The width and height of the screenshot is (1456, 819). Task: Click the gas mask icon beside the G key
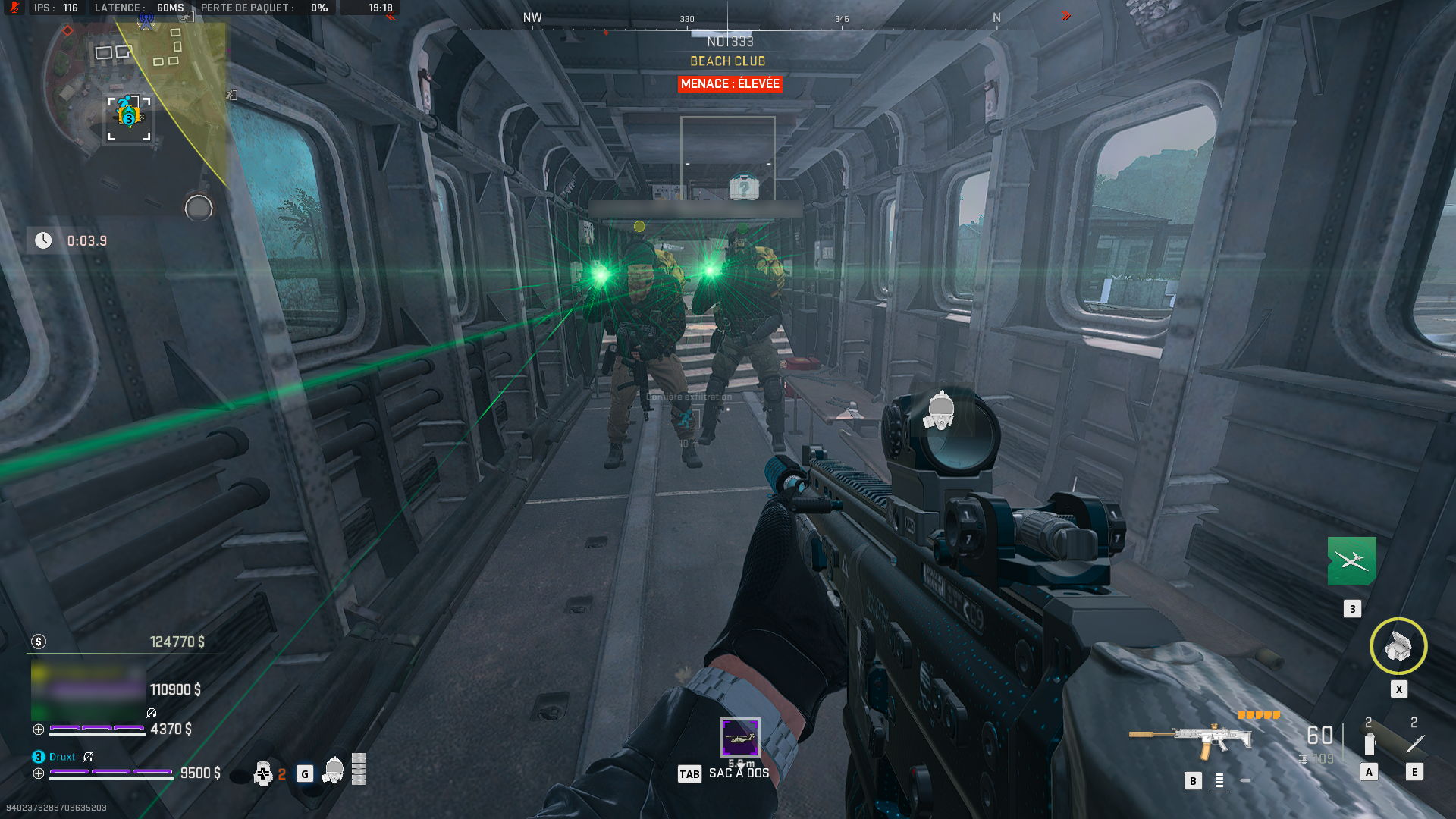[x=334, y=770]
